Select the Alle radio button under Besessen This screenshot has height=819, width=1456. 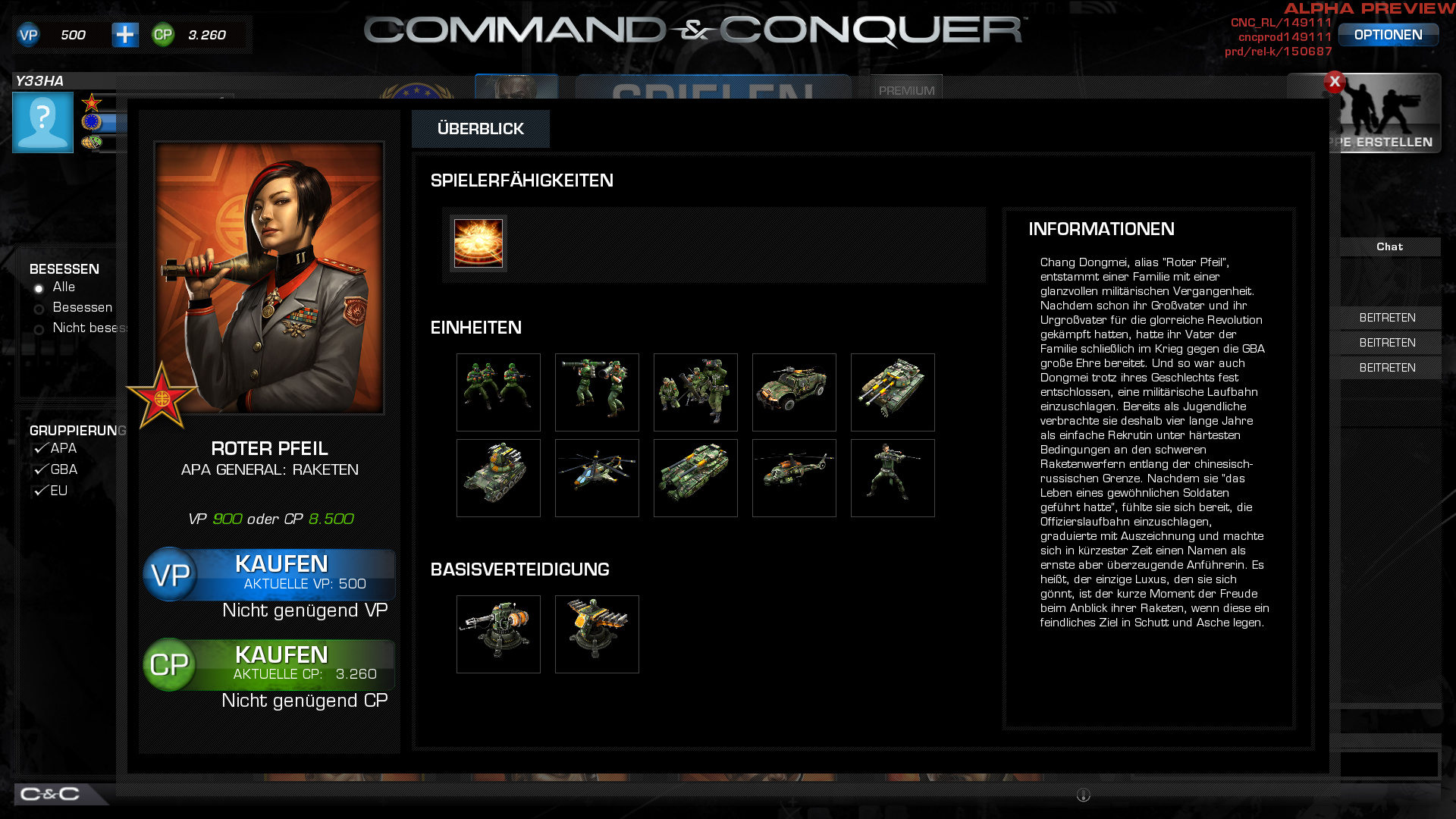coord(38,287)
